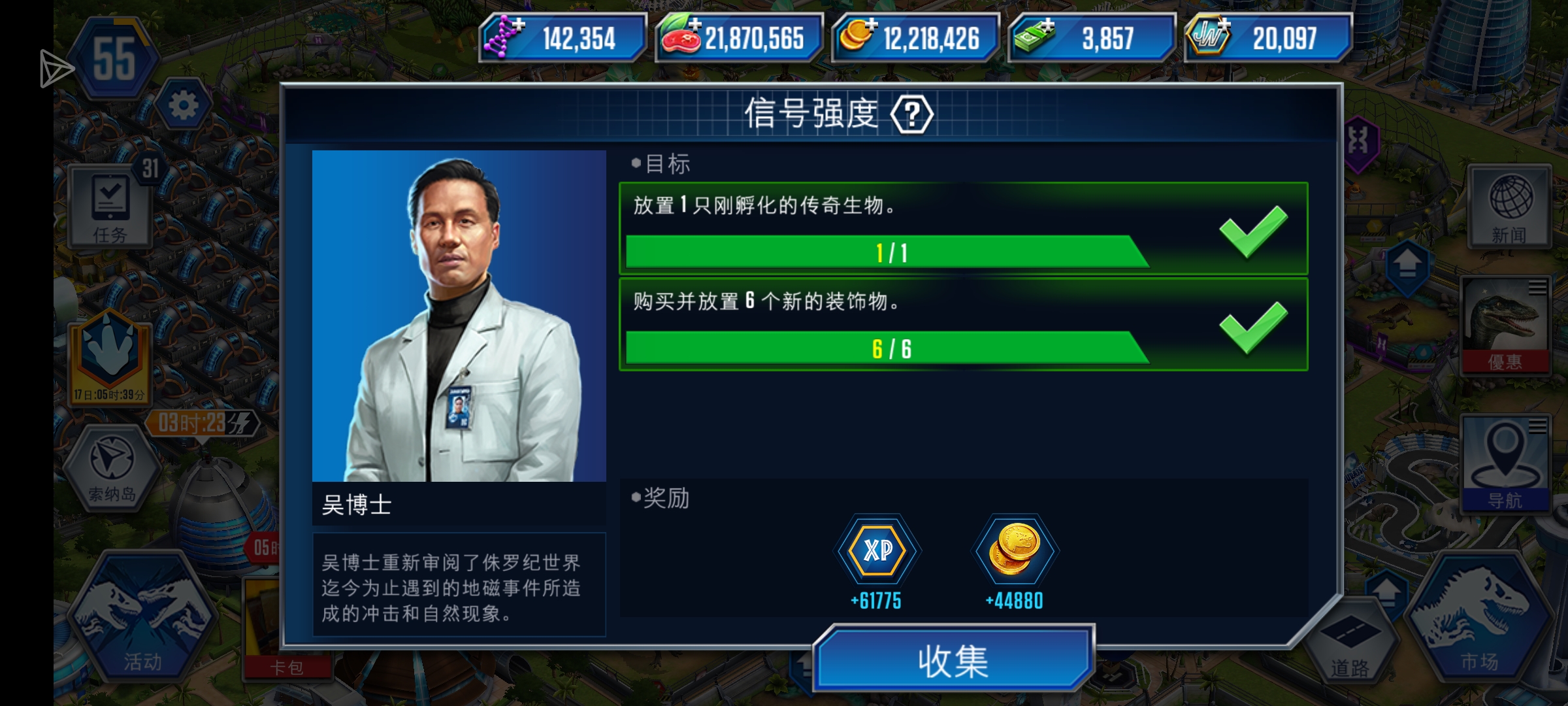Select the XP reward icon showing +61775

[x=877, y=551]
